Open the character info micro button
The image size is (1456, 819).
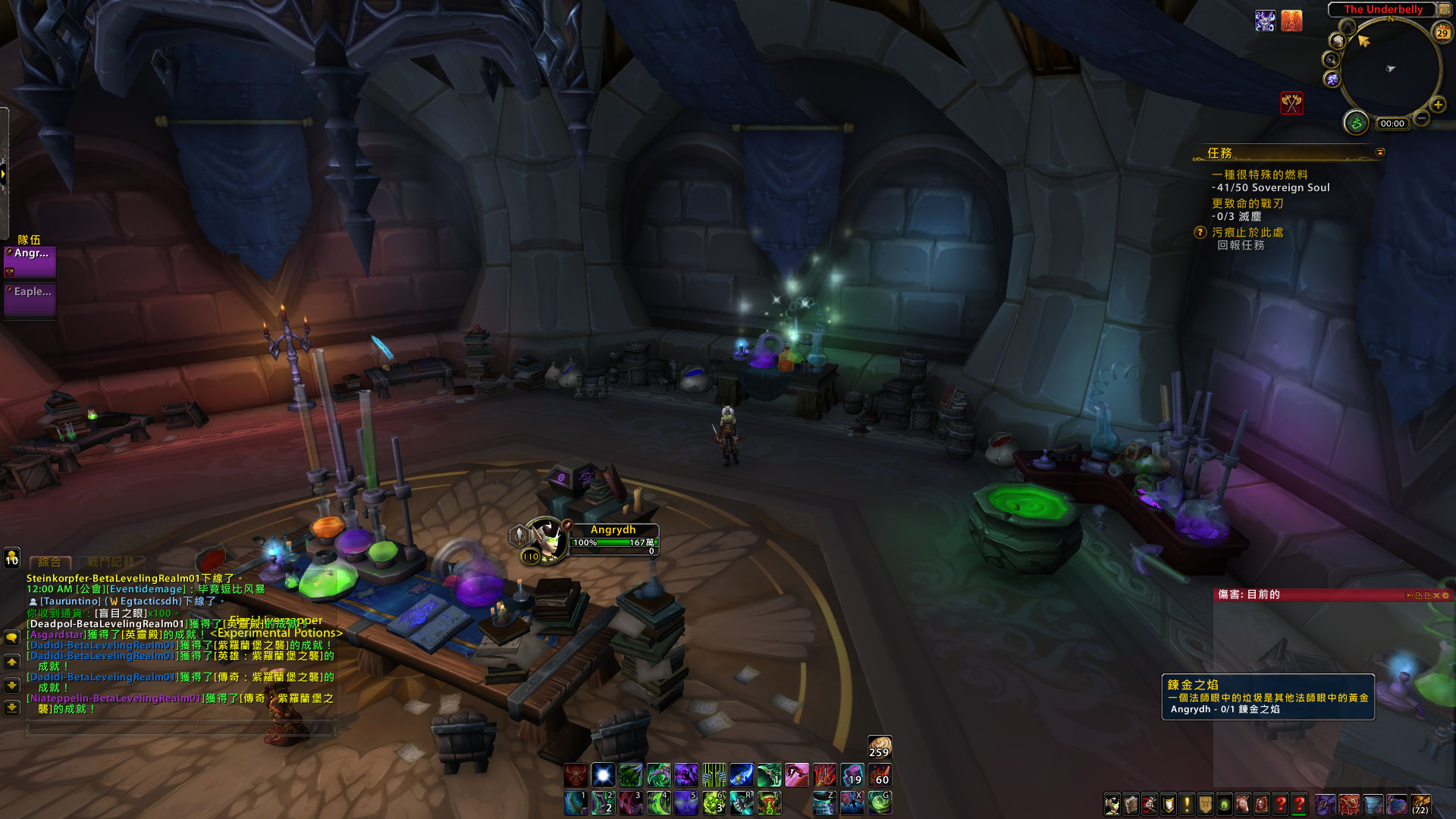[x=1112, y=804]
